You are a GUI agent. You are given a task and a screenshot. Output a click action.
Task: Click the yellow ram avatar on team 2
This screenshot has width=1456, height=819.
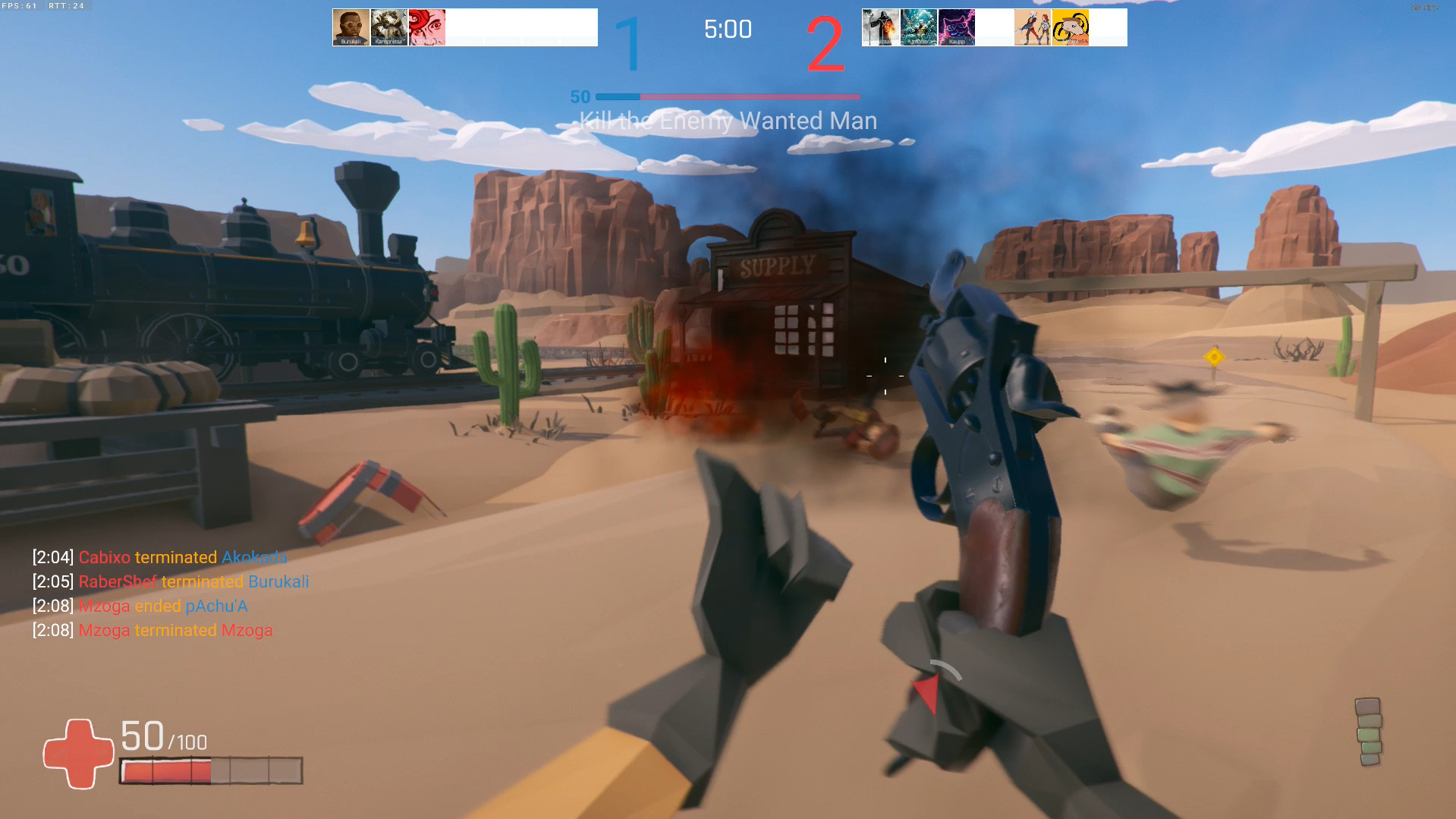1071,27
